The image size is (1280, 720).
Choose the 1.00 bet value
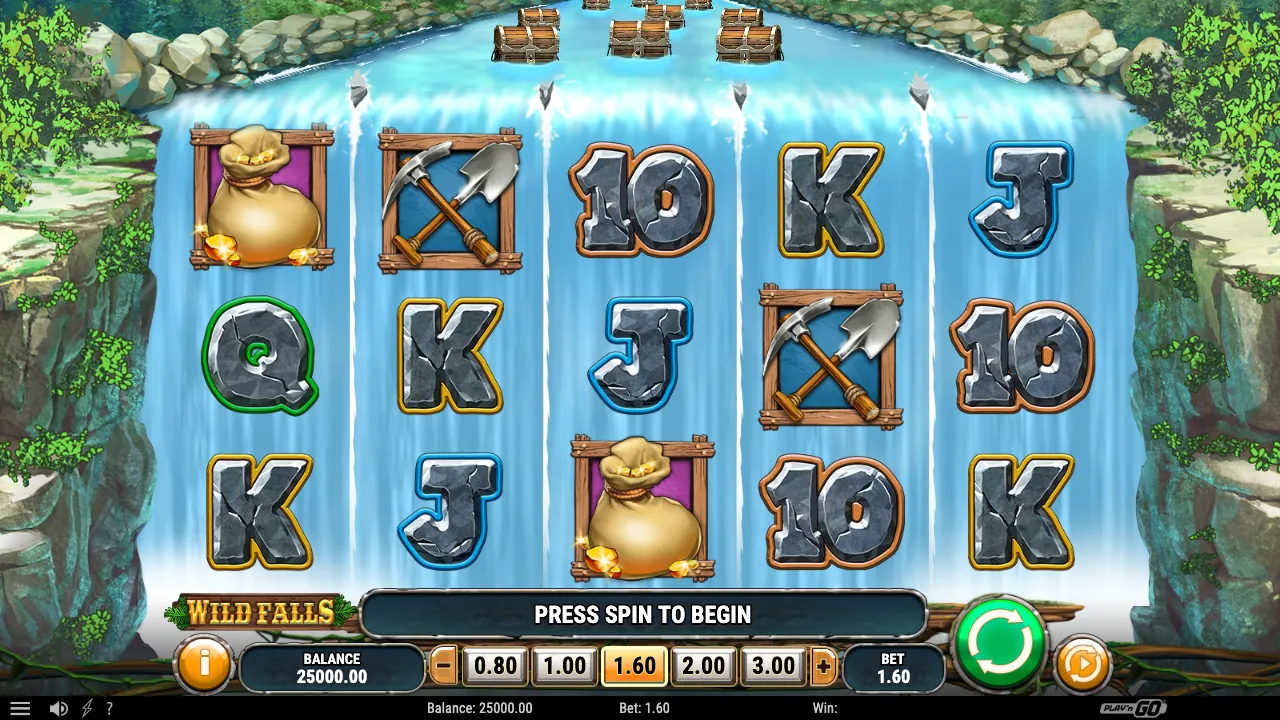(565, 666)
